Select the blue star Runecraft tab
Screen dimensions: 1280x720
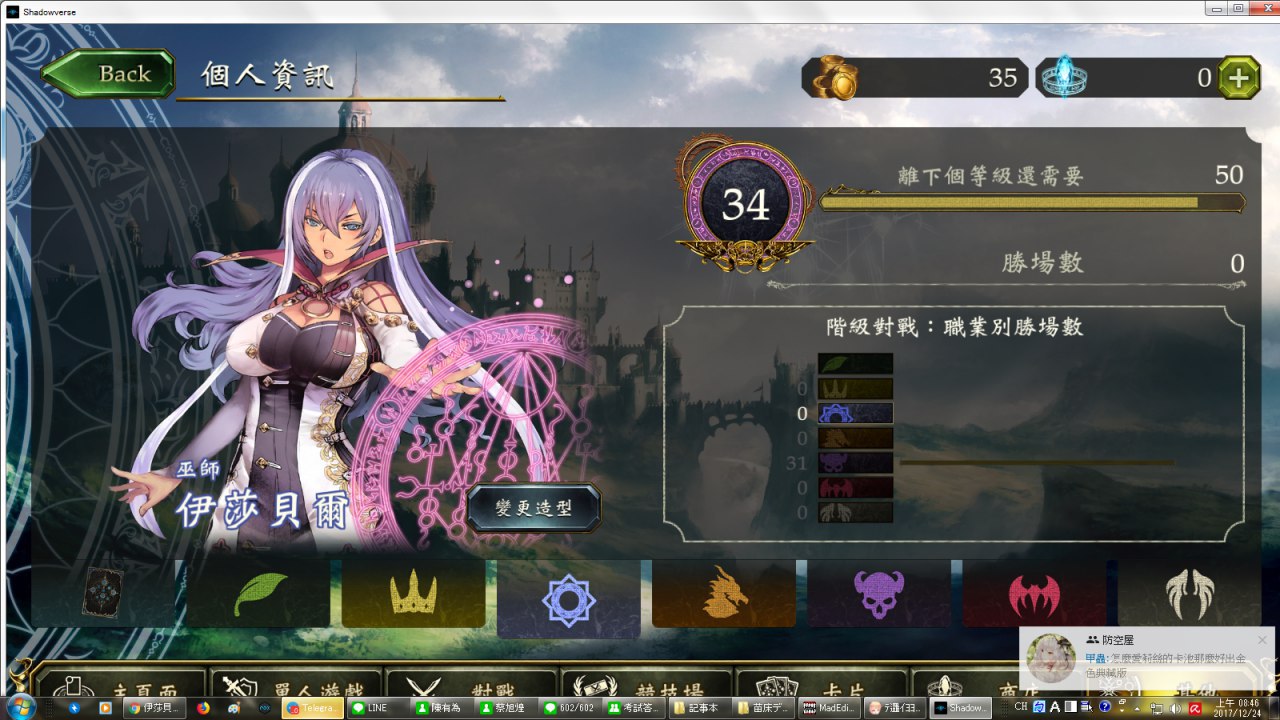tap(568, 598)
